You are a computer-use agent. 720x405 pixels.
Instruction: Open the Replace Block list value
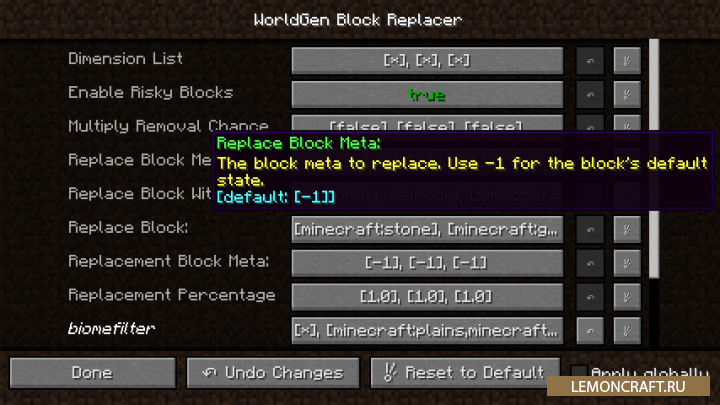pos(427,230)
